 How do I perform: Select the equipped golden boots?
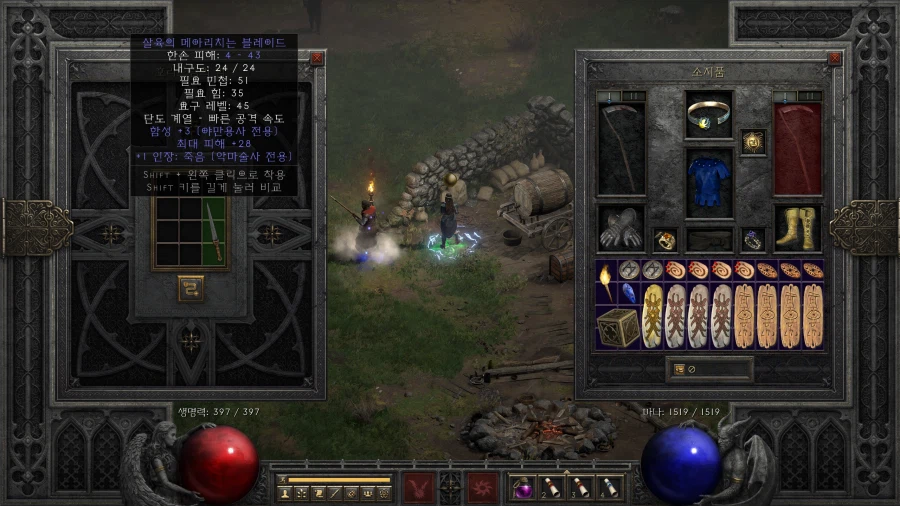point(798,229)
